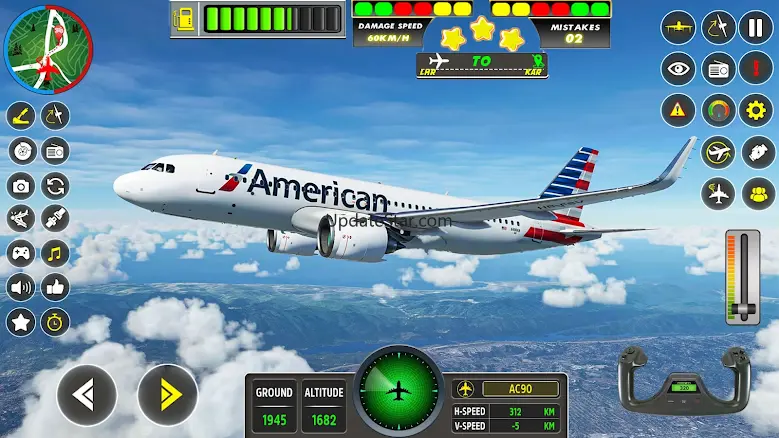Screen dimensions: 779x438
Task: Click the red exclamation alert icon
Action: 757,68
